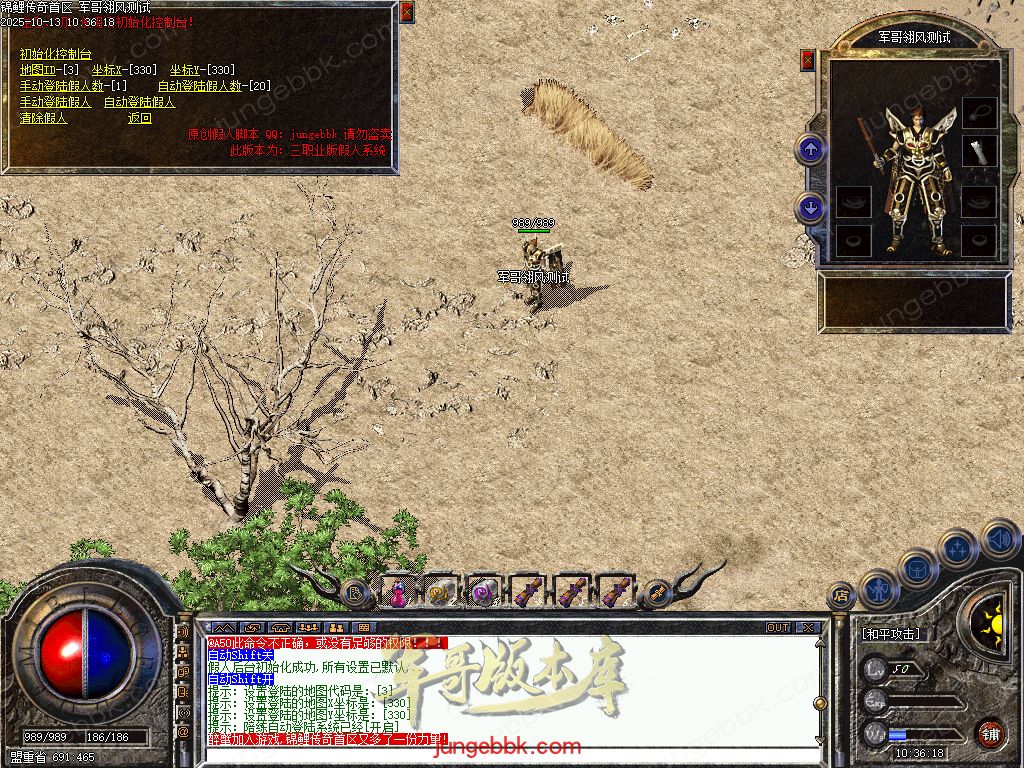The image size is (1024, 768).
Task: Open the 铺 shop button
Action: (x=989, y=732)
